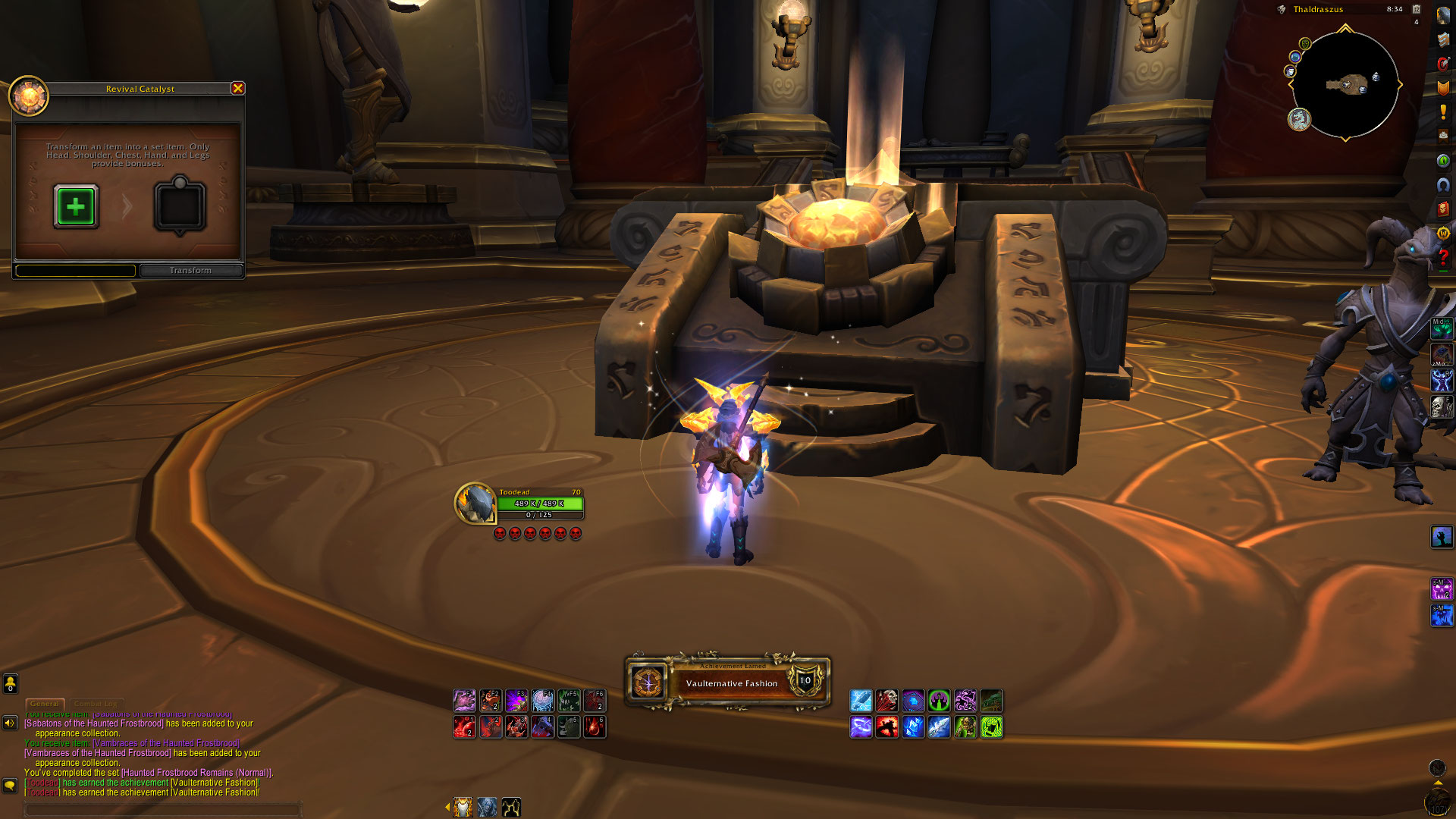Switch to the Combat Log chat tab

(x=96, y=704)
